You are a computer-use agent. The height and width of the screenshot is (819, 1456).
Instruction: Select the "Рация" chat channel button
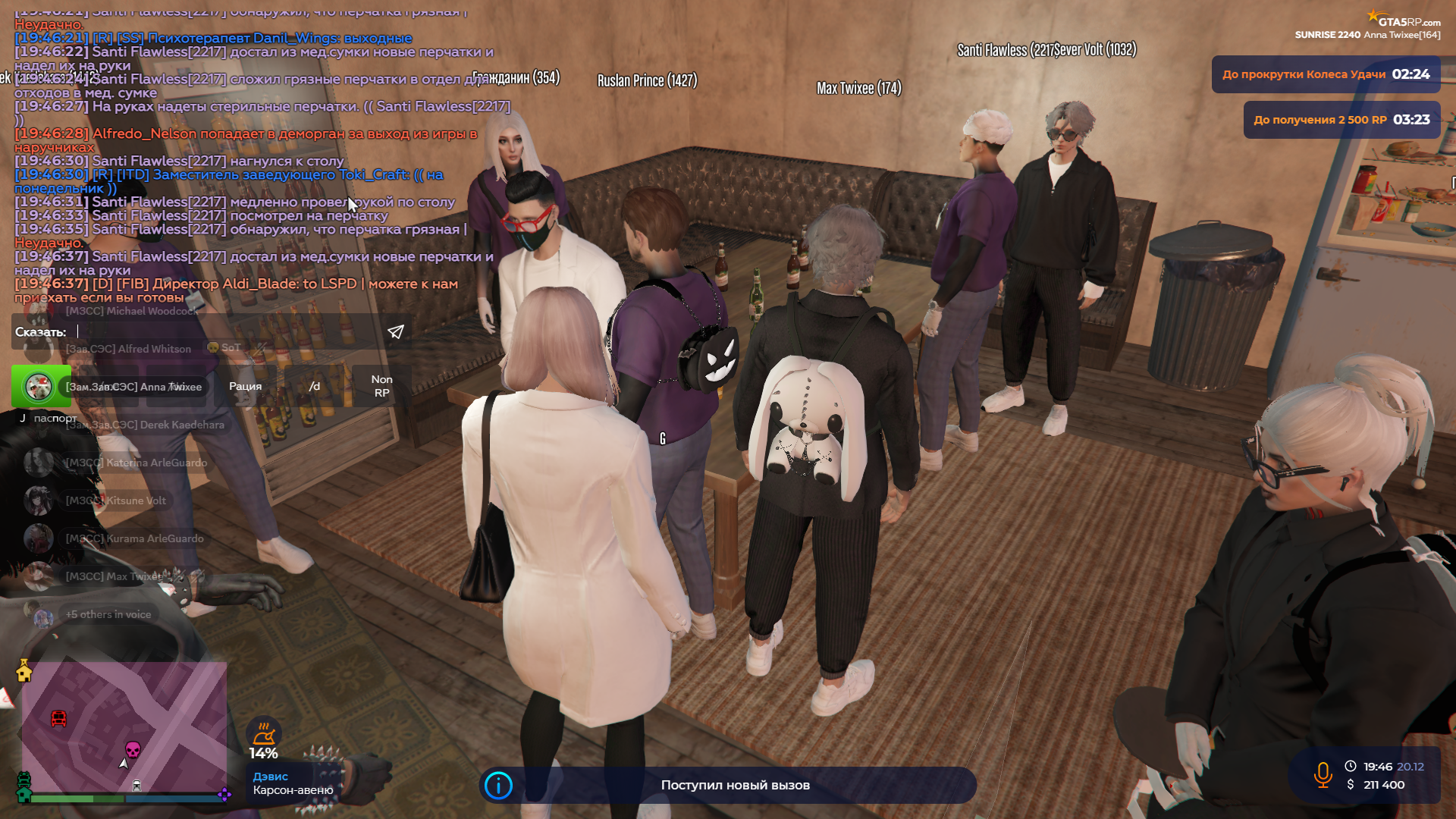(x=245, y=386)
